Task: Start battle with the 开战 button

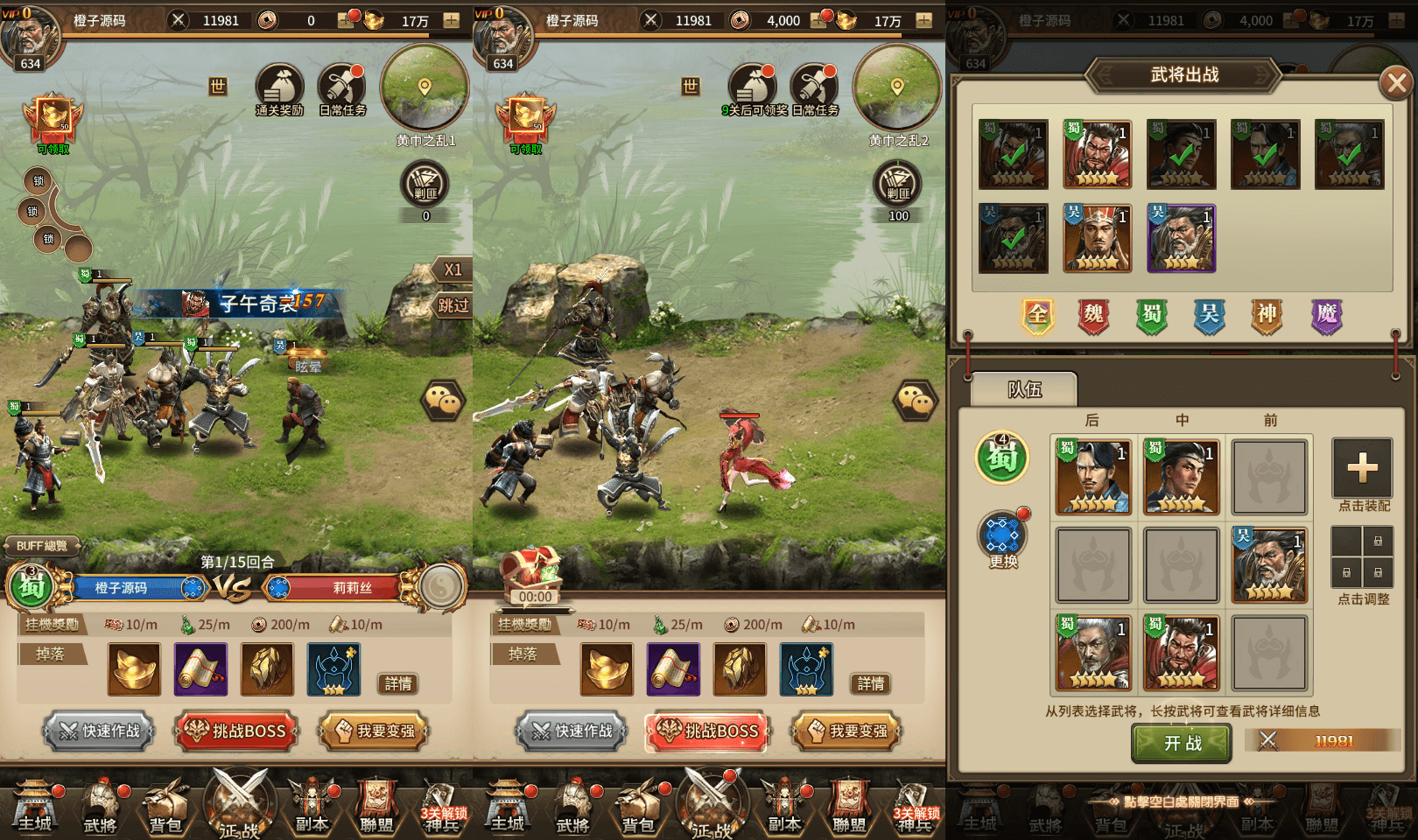Action: point(1182,743)
